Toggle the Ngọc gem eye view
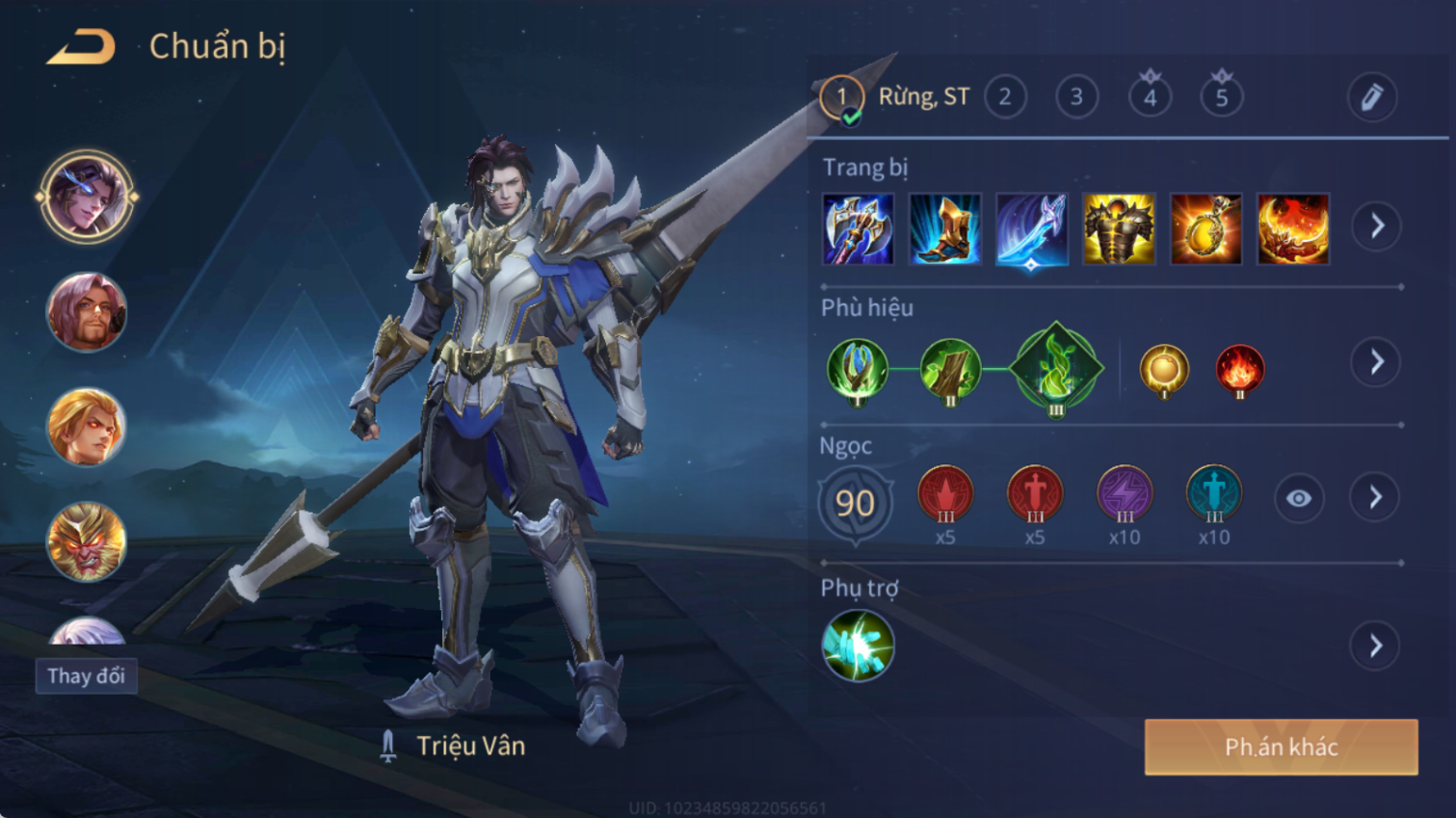This screenshot has height=818, width=1456. pyautogui.click(x=1298, y=498)
